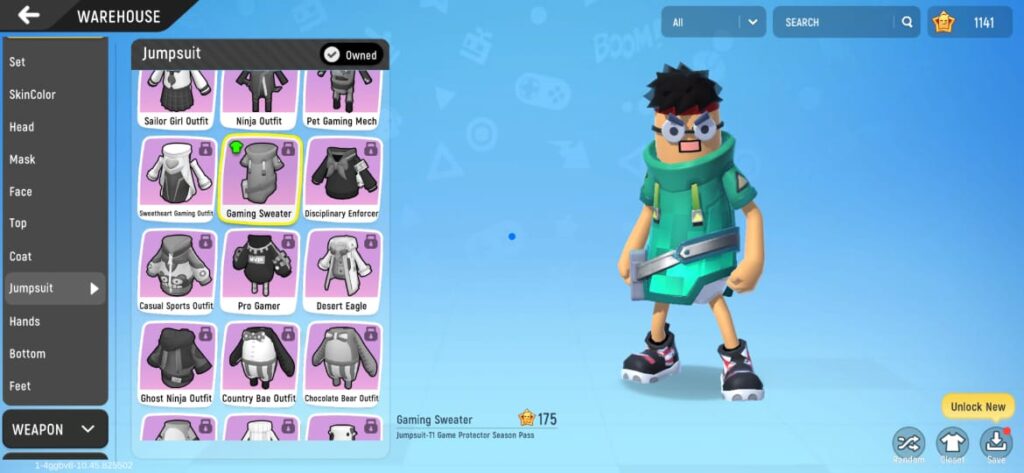Choose the Ghost Ninja Outfit
The width and height of the screenshot is (1024, 473).
click(178, 362)
